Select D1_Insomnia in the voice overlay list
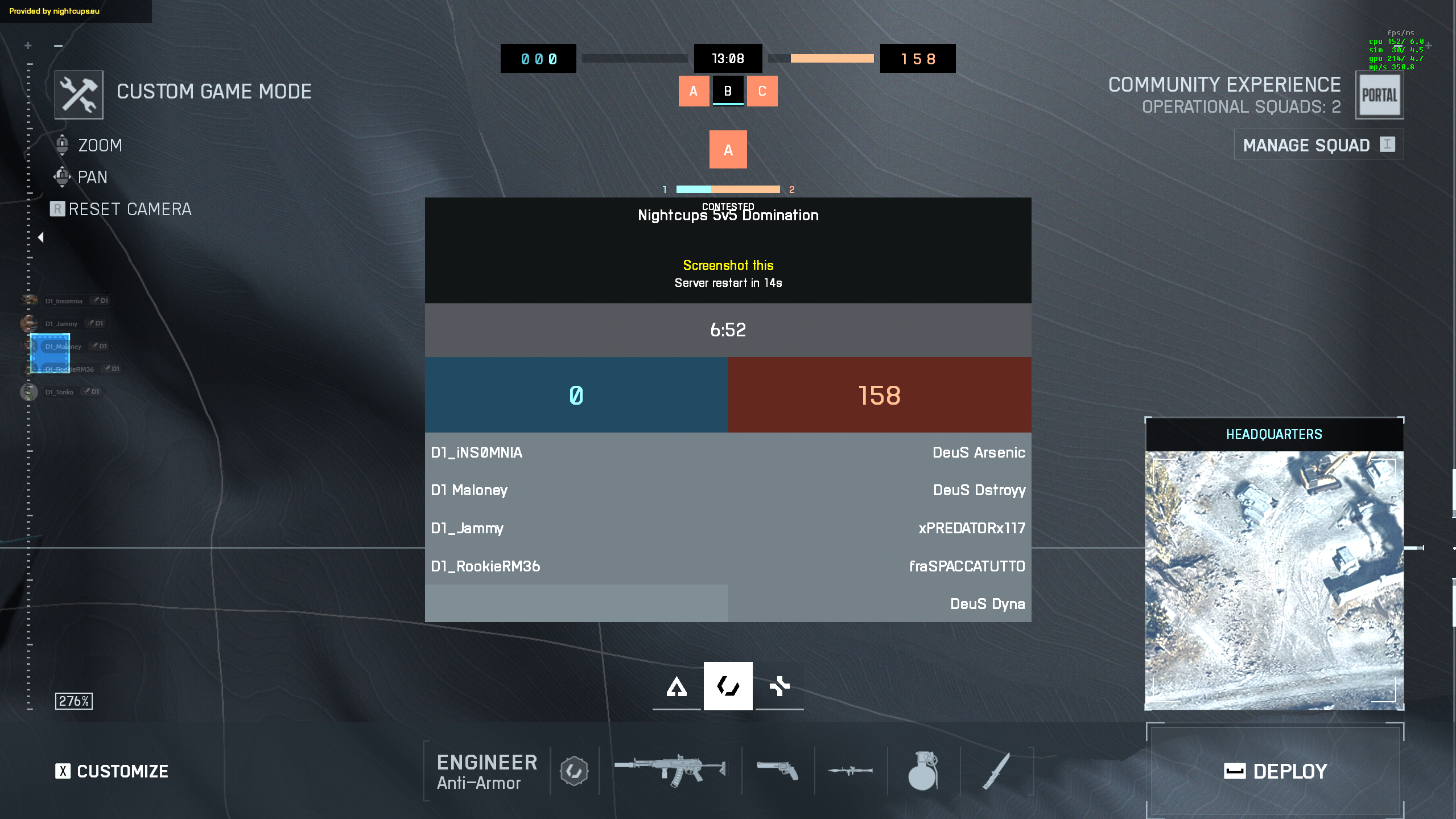 tap(63, 301)
